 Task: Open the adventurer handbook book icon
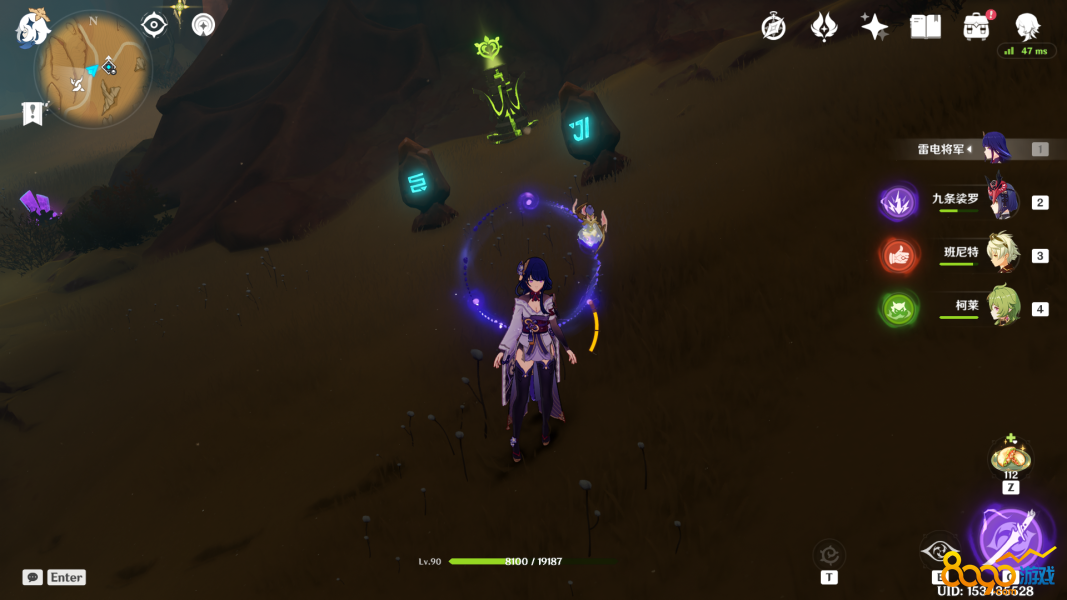(925, 27)
